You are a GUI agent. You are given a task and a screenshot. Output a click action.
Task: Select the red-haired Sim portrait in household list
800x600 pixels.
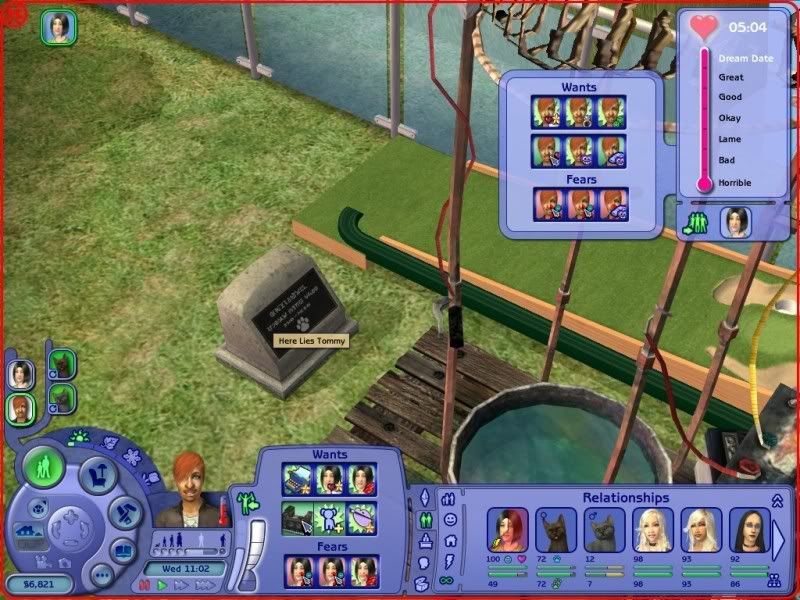coord(21,408)
